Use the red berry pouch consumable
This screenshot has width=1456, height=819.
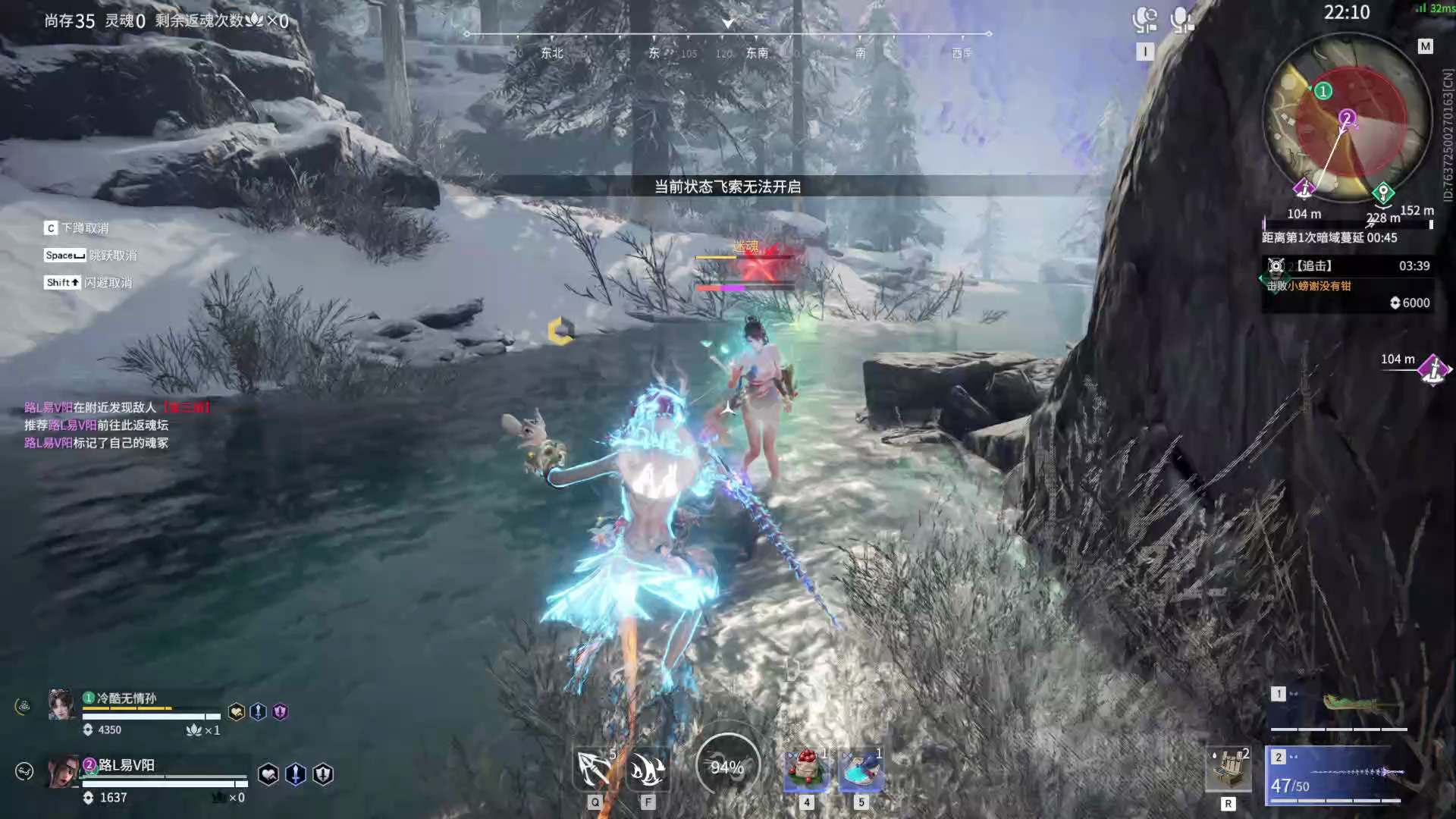pyautogui.click(x=806, y=769)
